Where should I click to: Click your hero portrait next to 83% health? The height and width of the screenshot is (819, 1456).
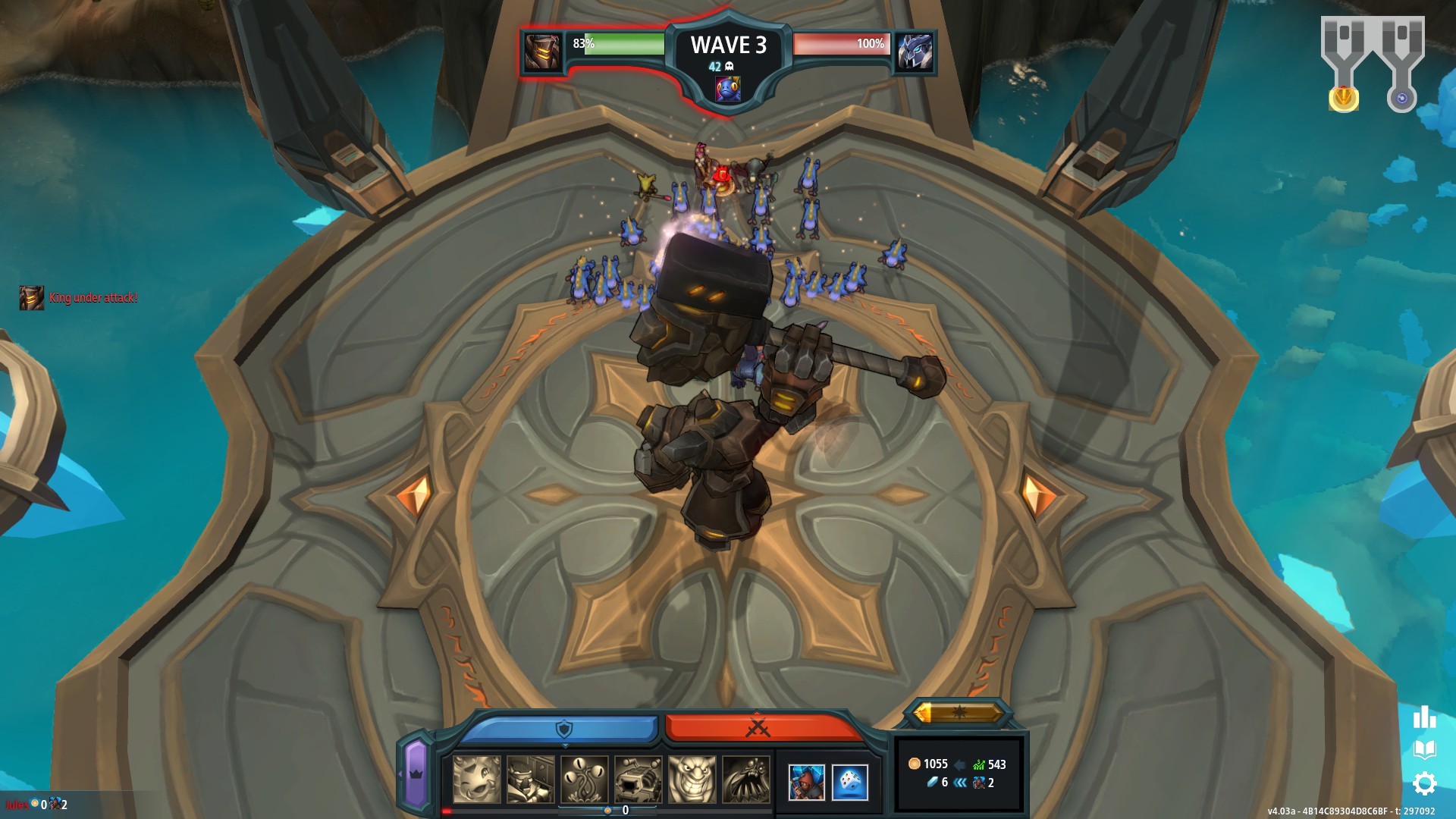(x=542, y=52)
